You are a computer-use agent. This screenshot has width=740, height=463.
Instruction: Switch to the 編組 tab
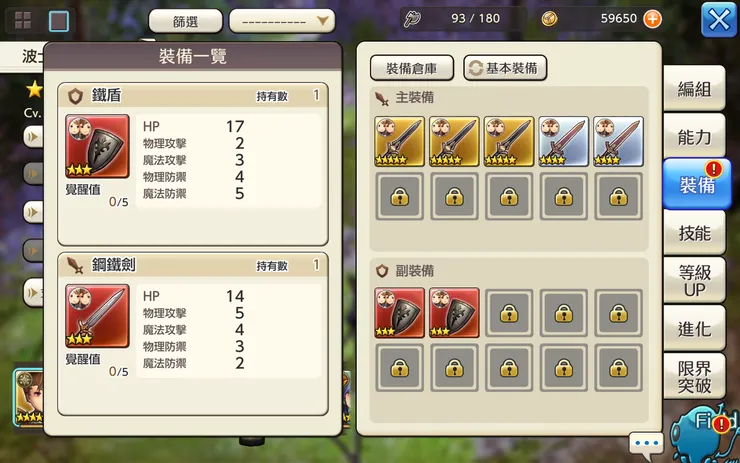click(x=695, y=89)
